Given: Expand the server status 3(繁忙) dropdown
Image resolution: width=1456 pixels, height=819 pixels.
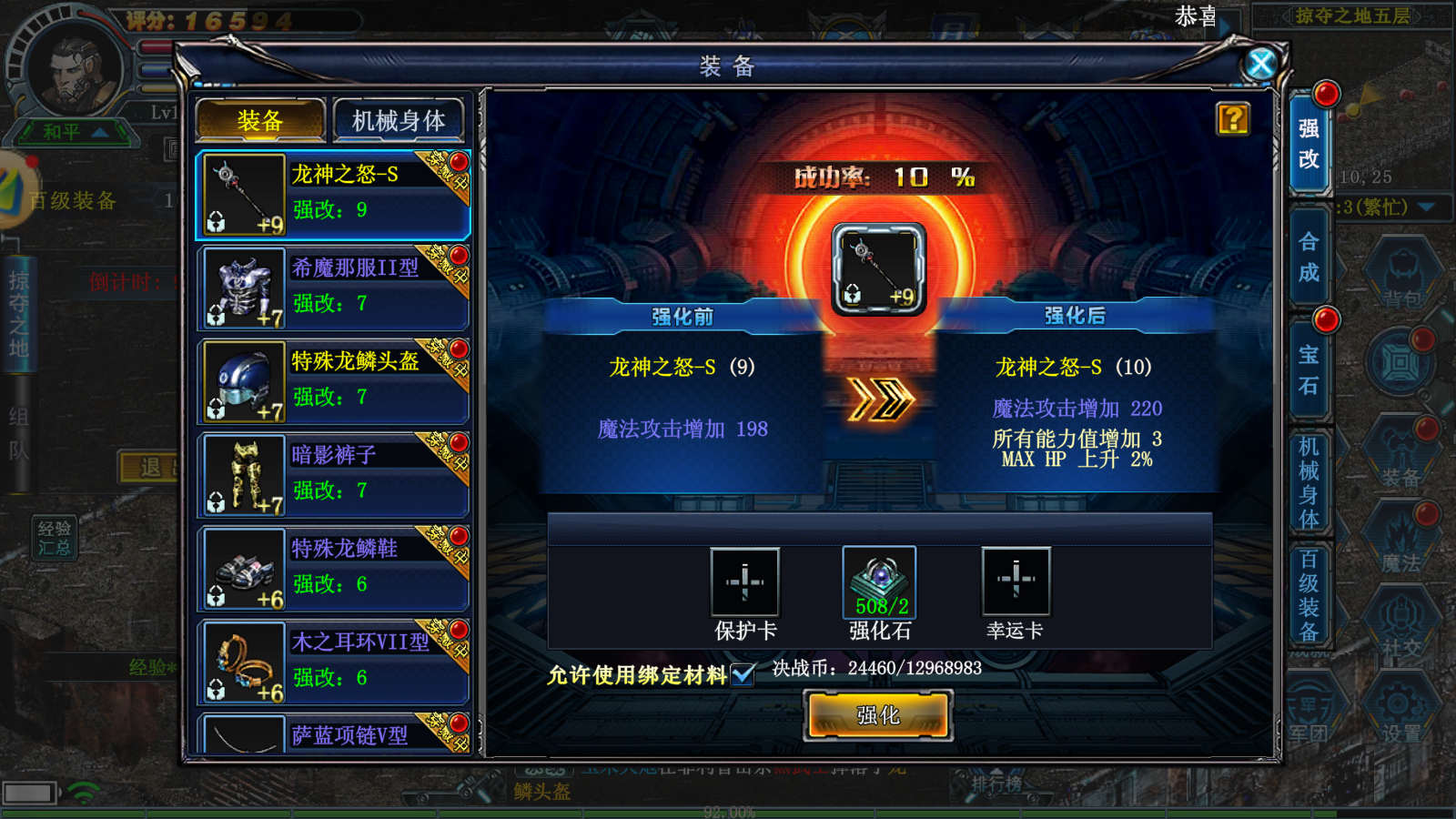Looking at the screenshot, I should tap(1426, 207).
